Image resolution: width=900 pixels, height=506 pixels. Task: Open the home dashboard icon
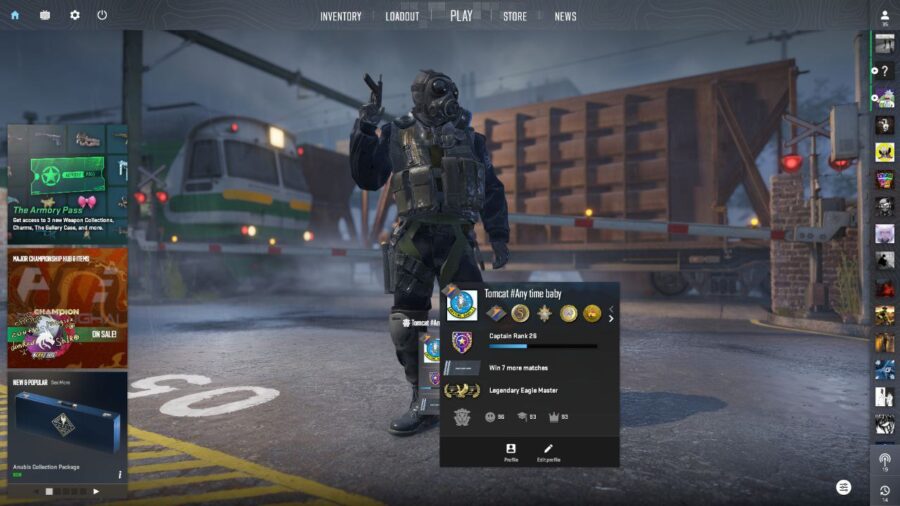click(14, 15)
